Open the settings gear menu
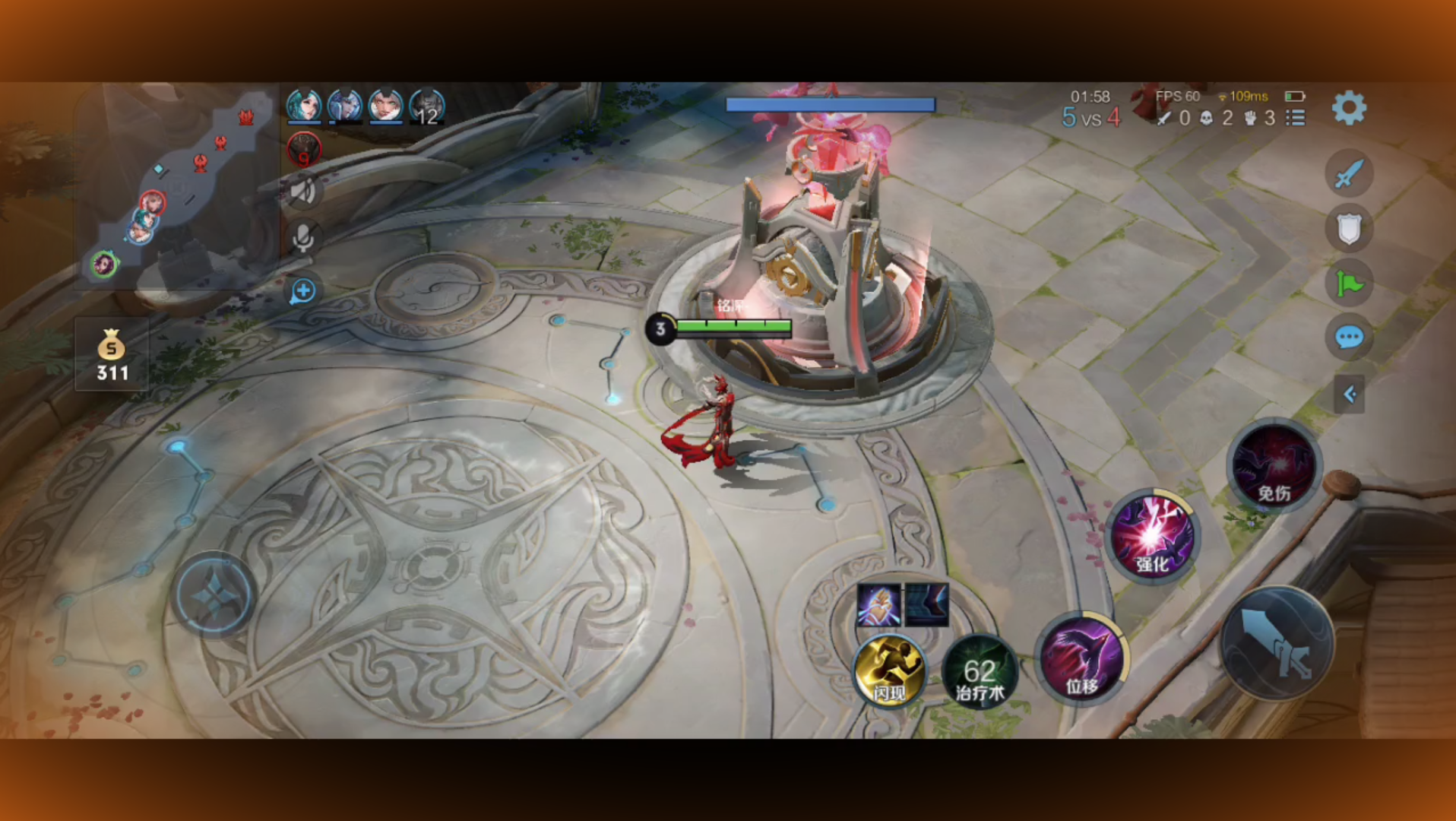The image size is (1456, 821). pyautogui.click(x=1349, y=108)
